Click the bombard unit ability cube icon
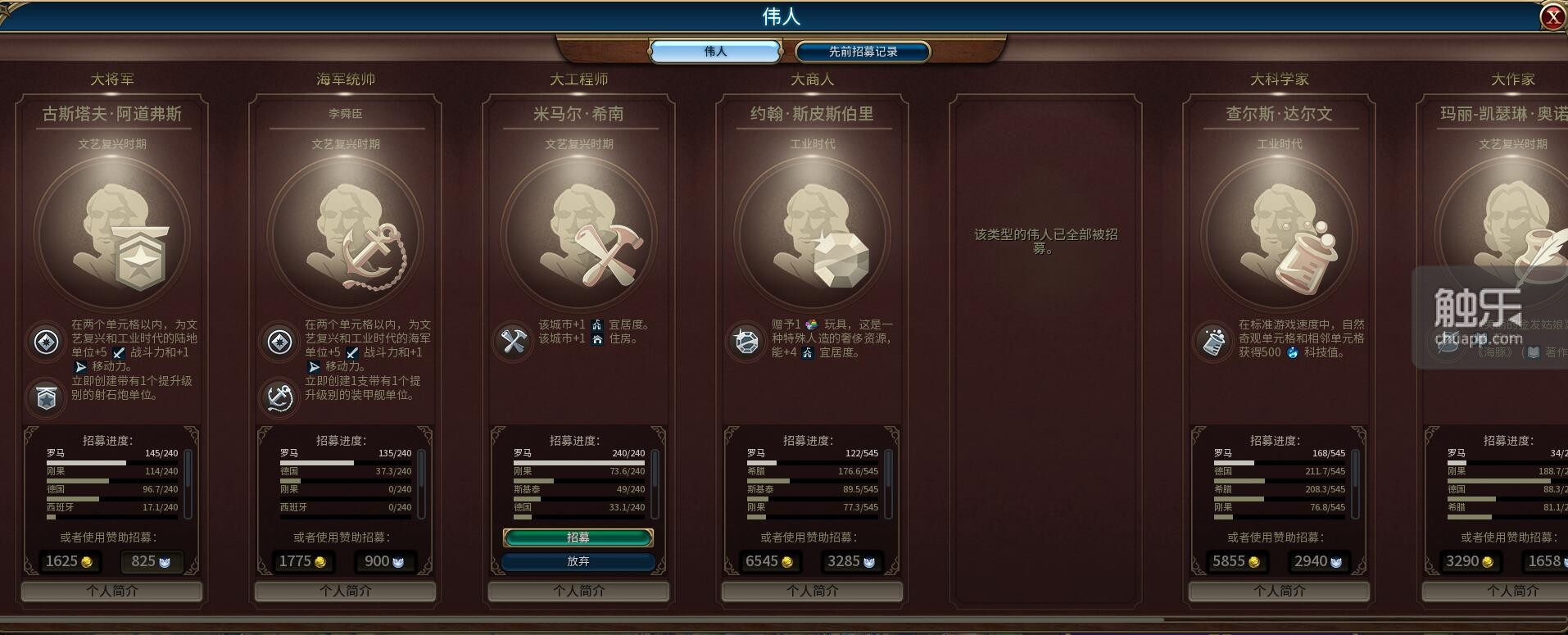1568x635 pixels. click(x=46, y=398)
